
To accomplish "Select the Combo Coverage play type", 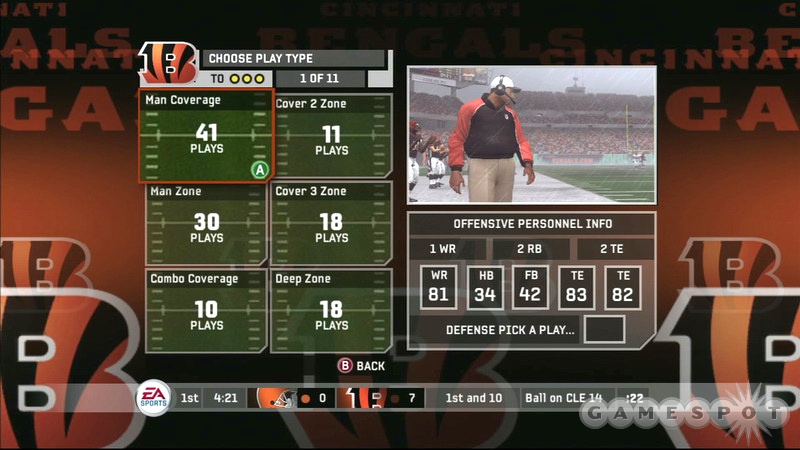I will pyautogui.click(x=206, y=310).
